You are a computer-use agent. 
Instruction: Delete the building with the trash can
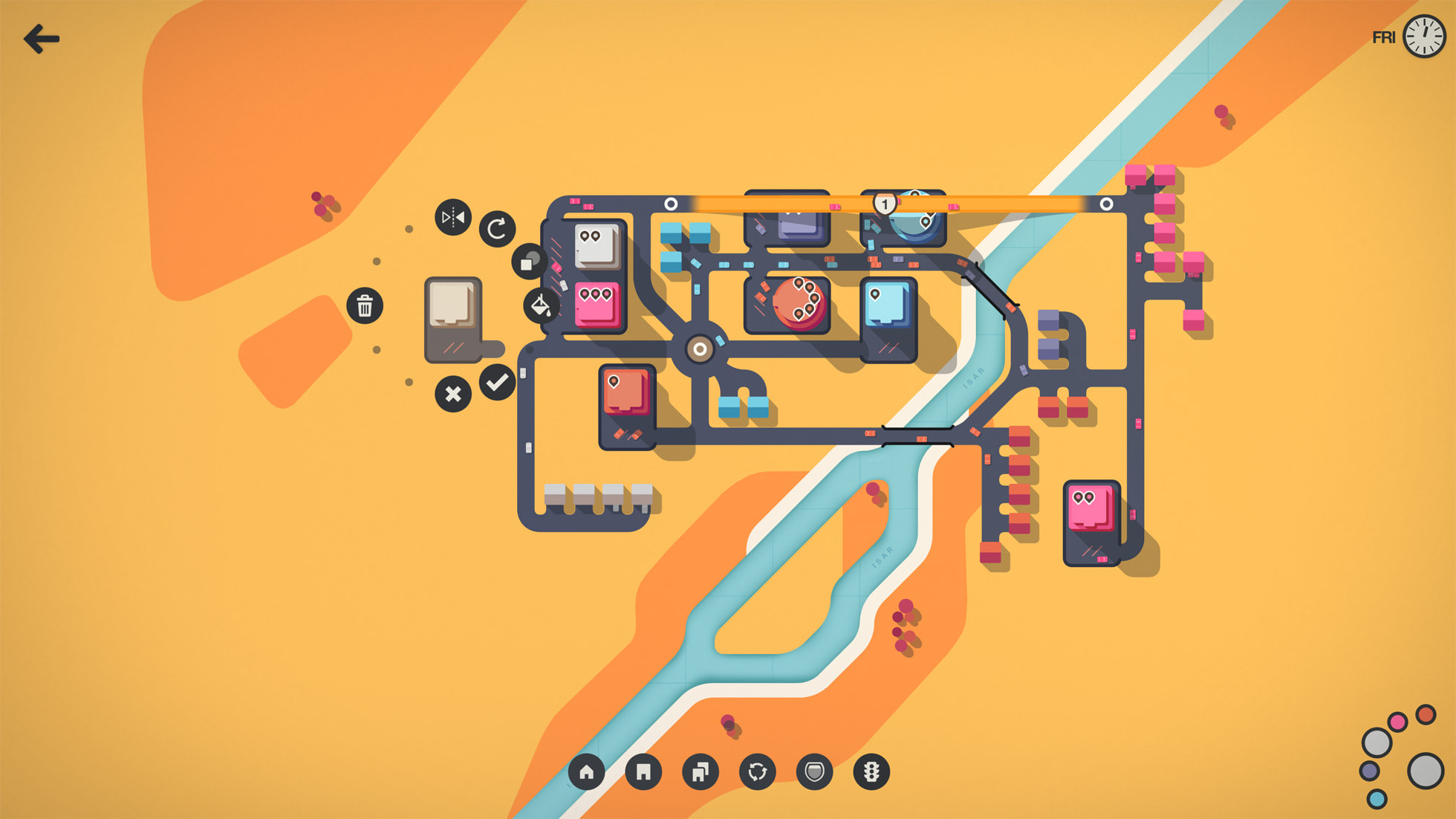coord(365,305)
